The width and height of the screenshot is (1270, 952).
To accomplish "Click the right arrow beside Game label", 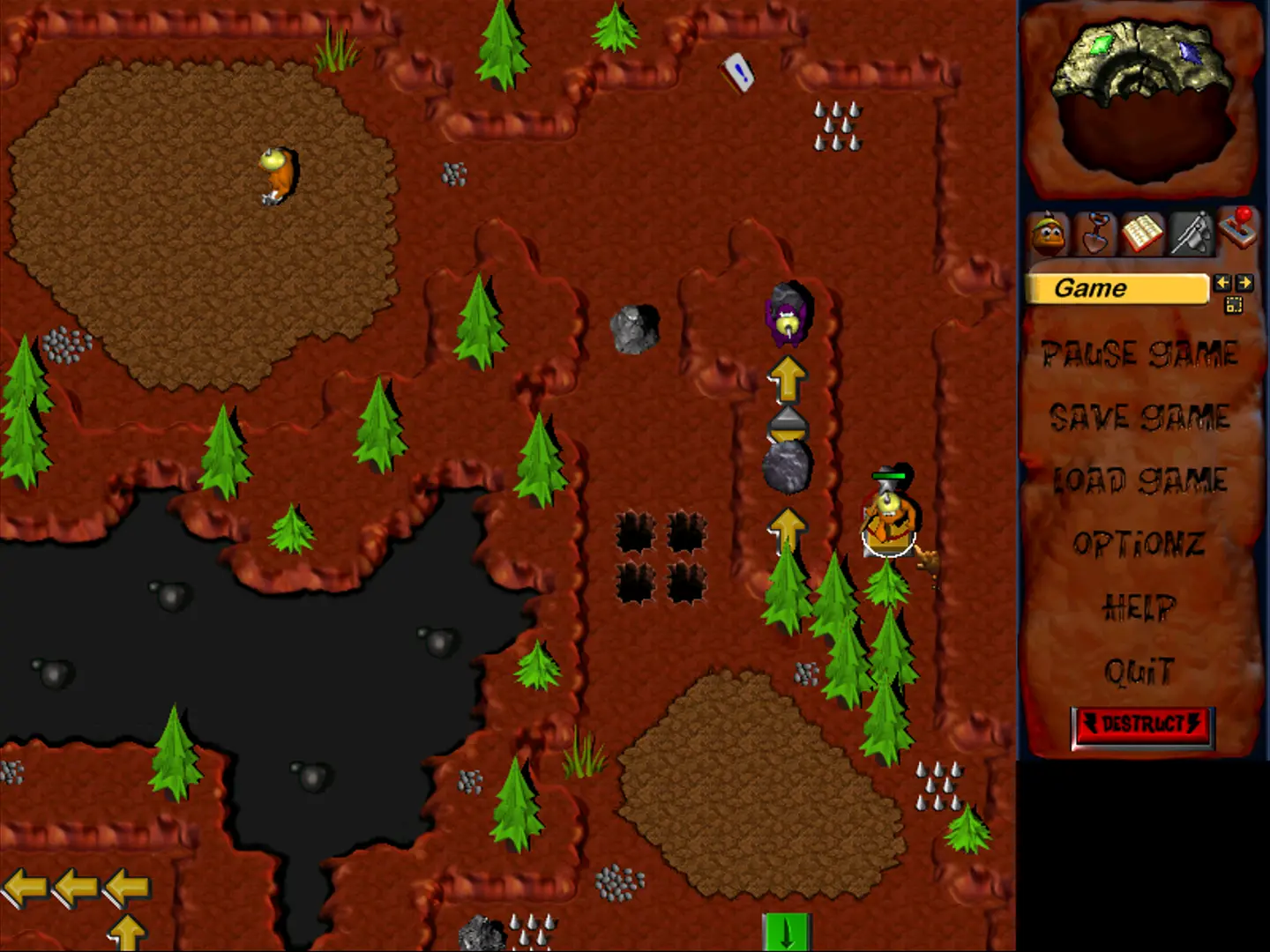I will coord(1244,283).
